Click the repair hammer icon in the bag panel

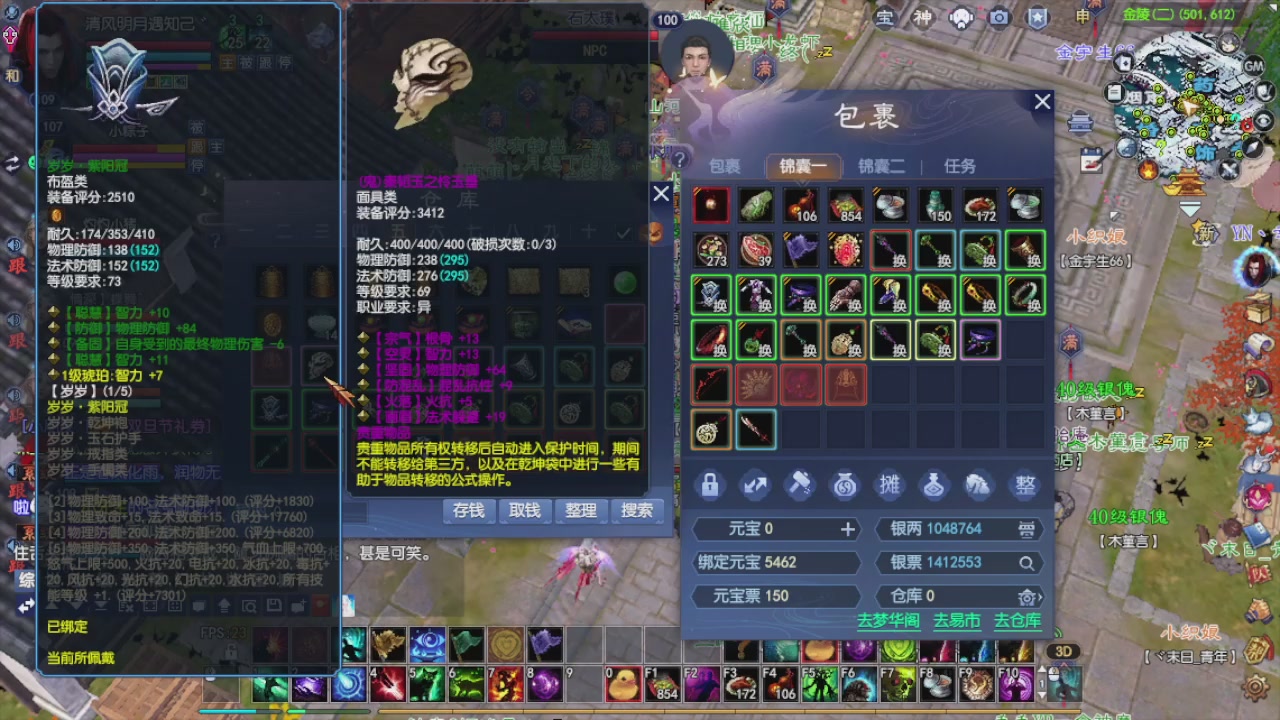coord(798,485)
